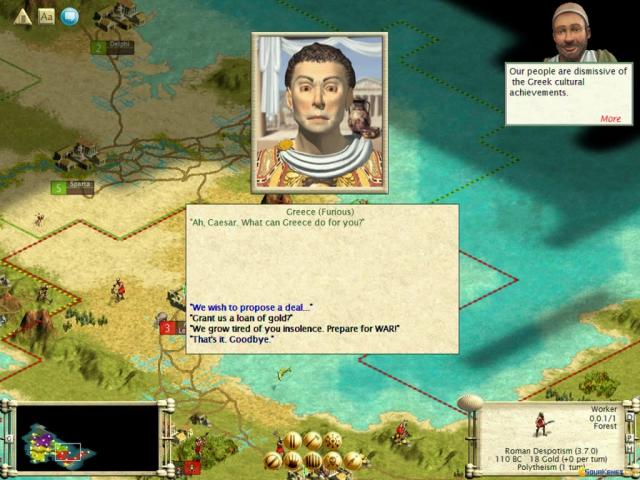Viewport: 640px width, 480px height.
Task: Click the Greek leader portrait
Action: tap(319, 112)
